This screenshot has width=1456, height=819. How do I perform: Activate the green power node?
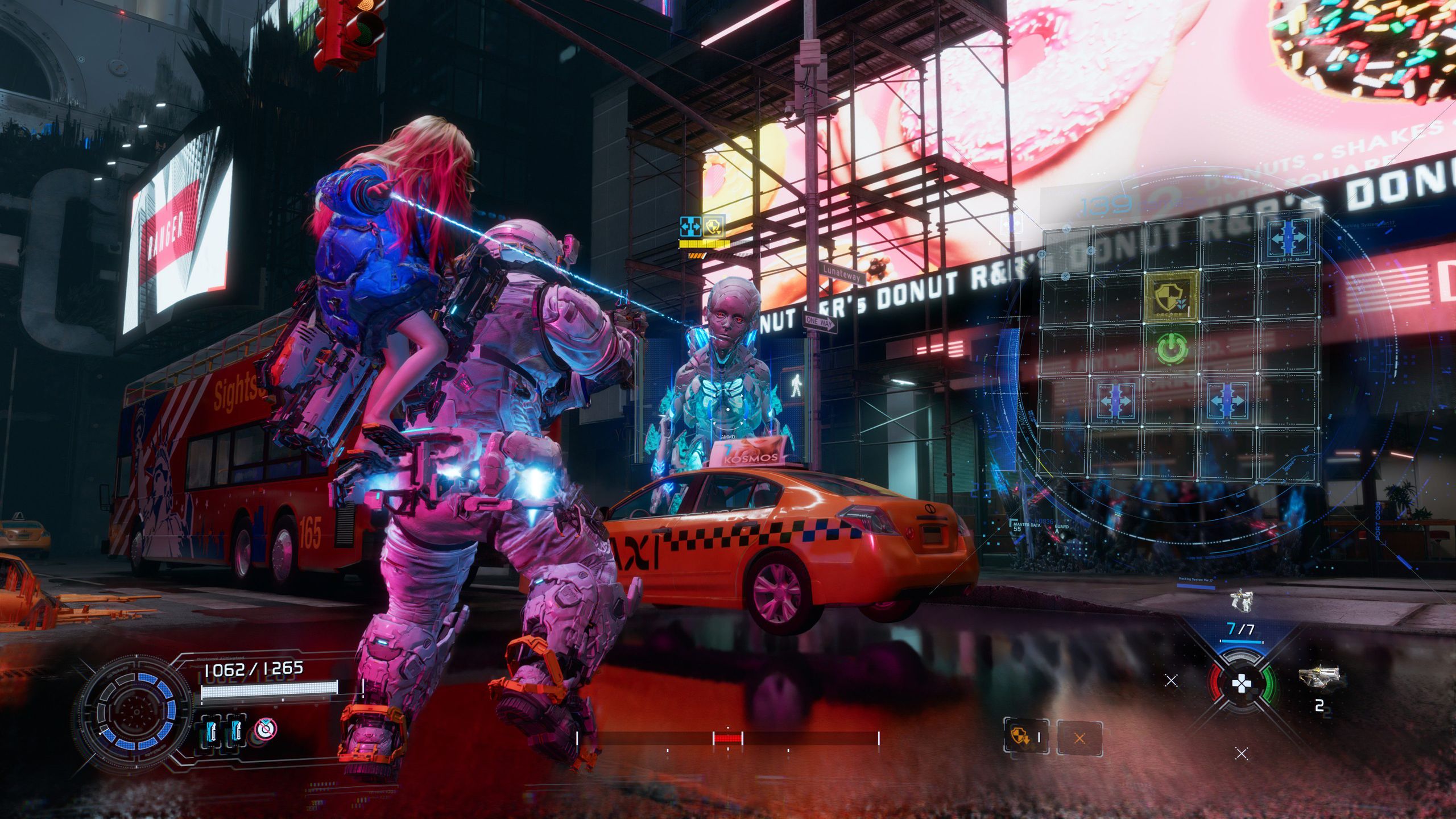(x=1172, y=348)
